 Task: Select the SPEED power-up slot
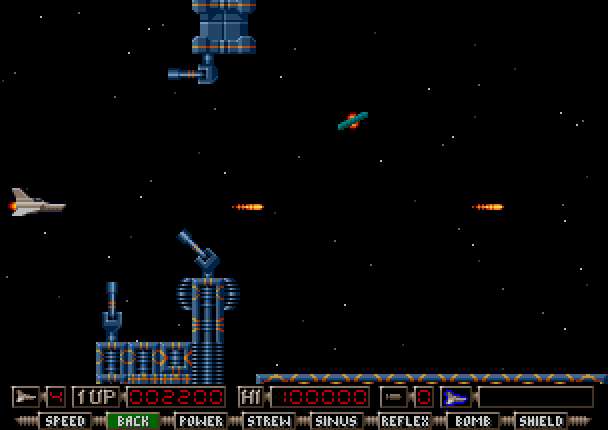pyautogui.click(x=65, y=421)
